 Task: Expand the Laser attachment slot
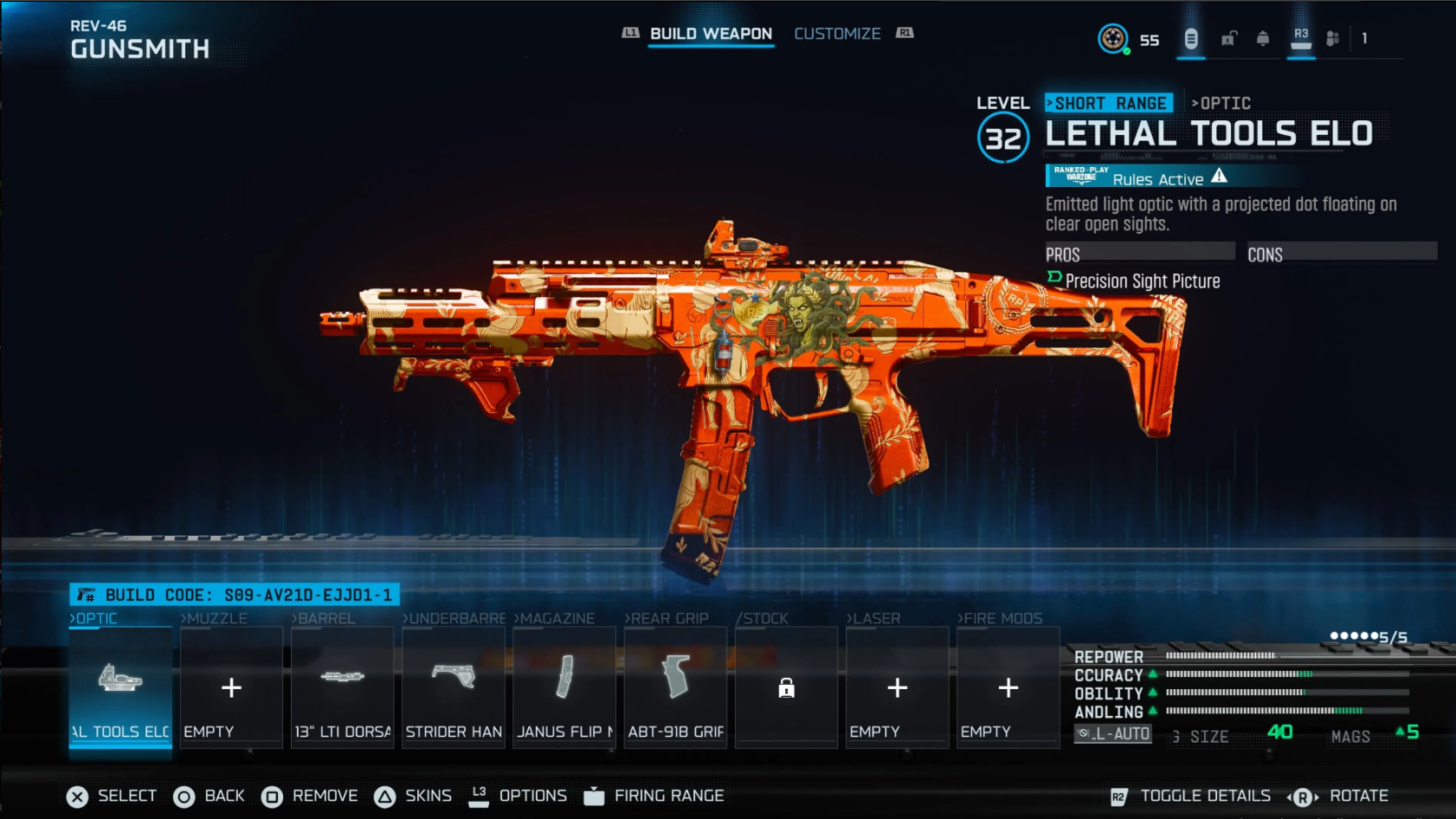897,688
